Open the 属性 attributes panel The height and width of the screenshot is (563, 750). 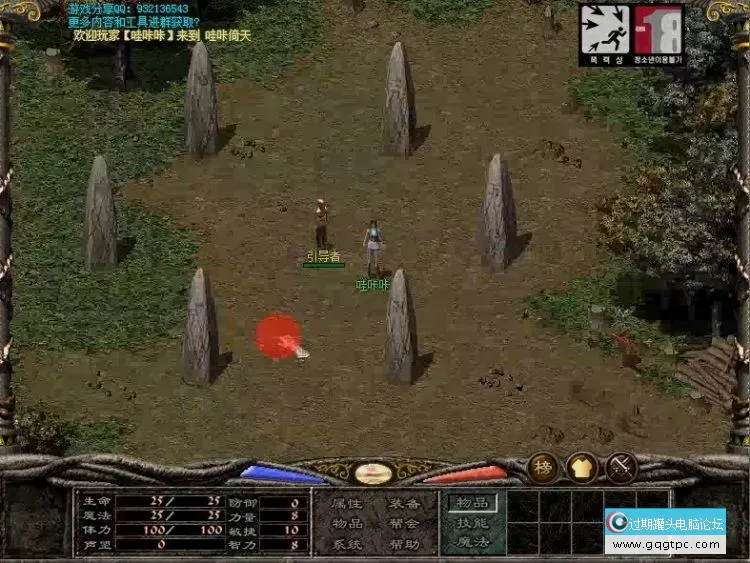(x=347, y=504)
